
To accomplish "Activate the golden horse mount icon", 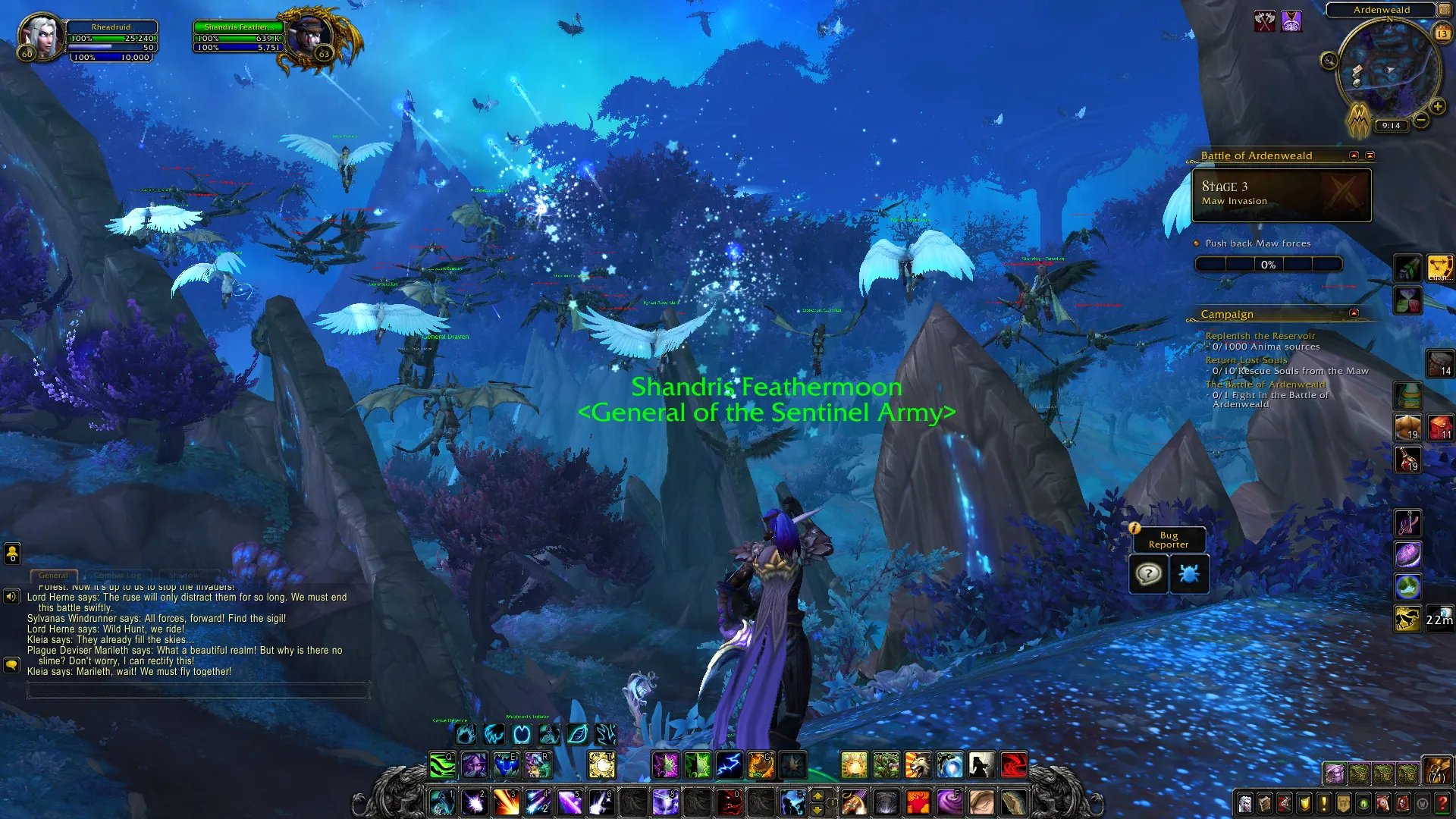I will (1407, 619).
